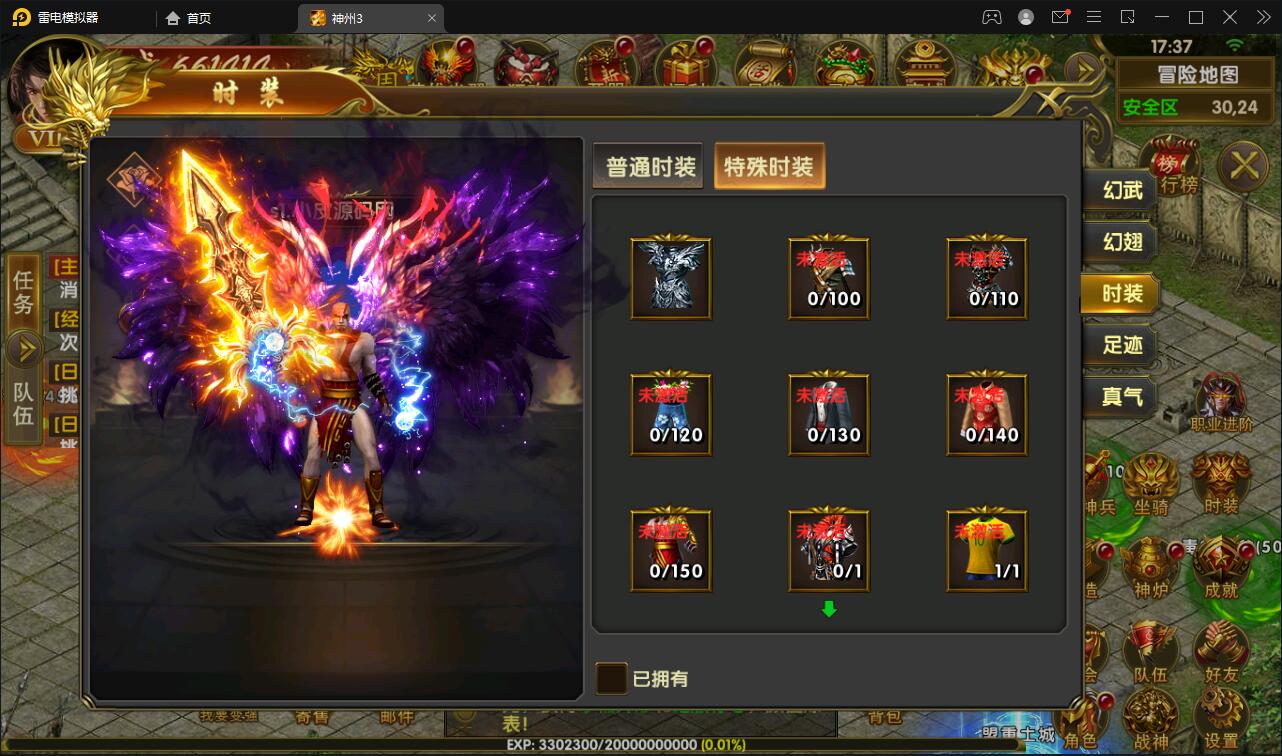Open the 职业进阶 class advancement icon
The width and height of the screenshot is (1282, 756).
click(1220, 396)
